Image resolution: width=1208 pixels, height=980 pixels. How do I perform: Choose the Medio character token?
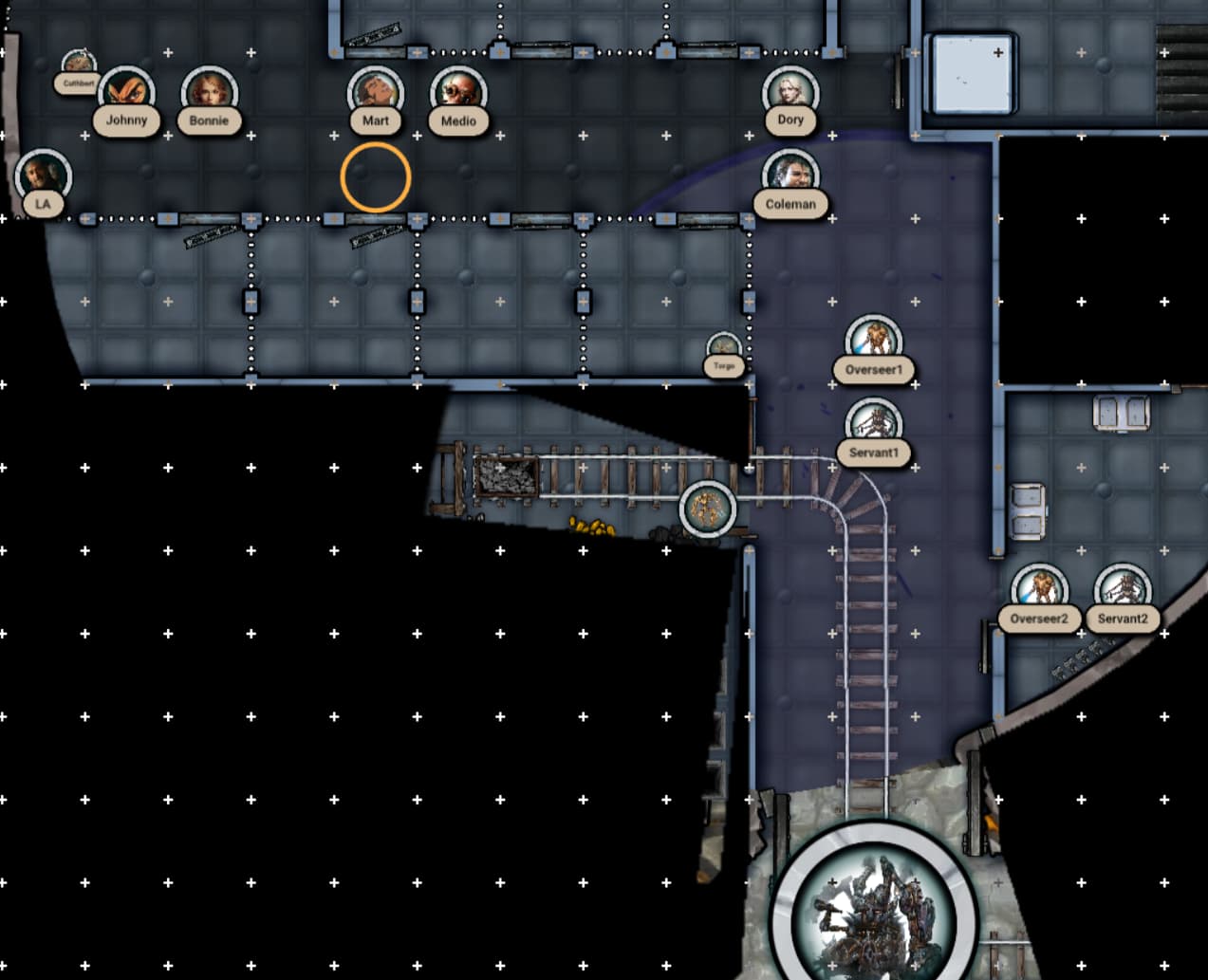click(x=458, y=93)
